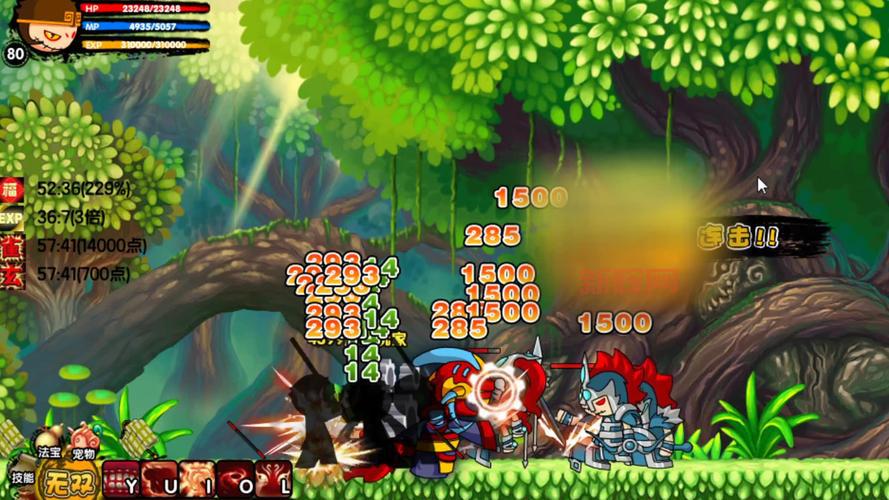Use the skill bound to O
Viewport: 889px width, 500px height.
click(236, 479)
